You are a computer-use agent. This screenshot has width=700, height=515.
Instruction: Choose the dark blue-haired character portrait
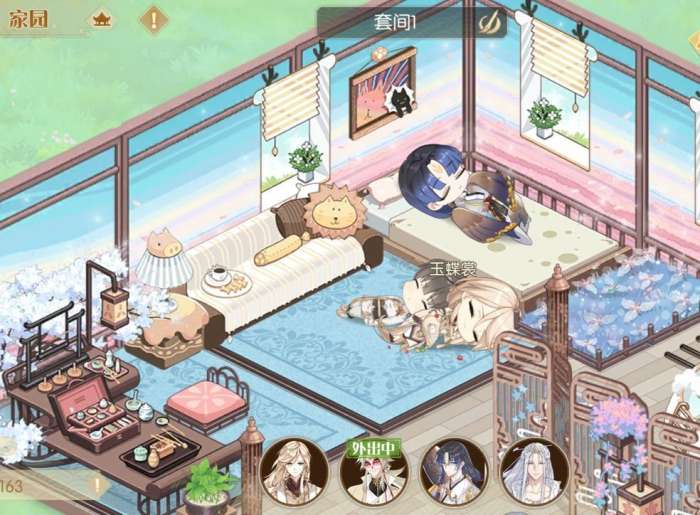pos(453,471)
